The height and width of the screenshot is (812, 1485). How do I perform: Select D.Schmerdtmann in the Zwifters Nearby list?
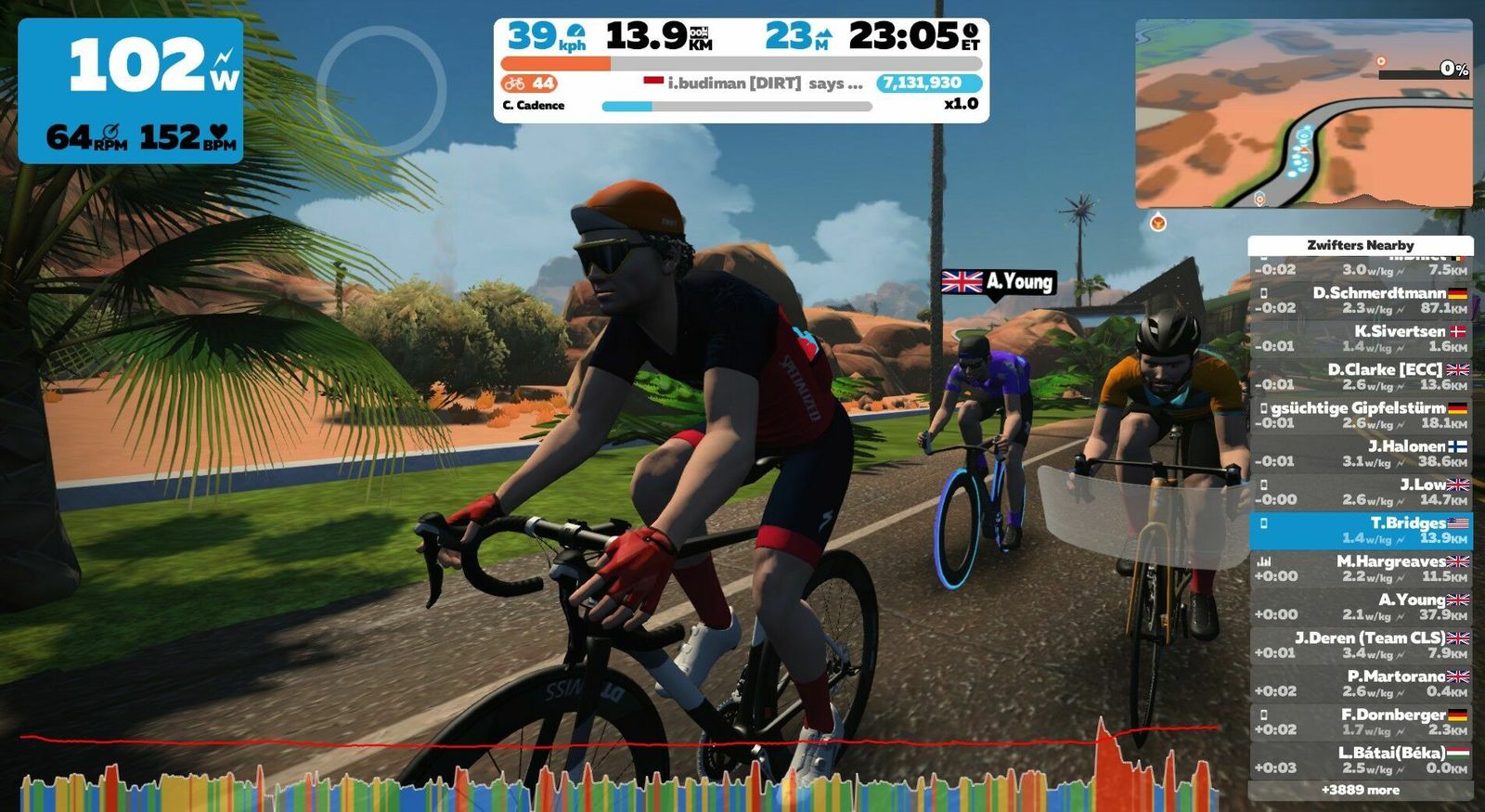[1361, 300]
